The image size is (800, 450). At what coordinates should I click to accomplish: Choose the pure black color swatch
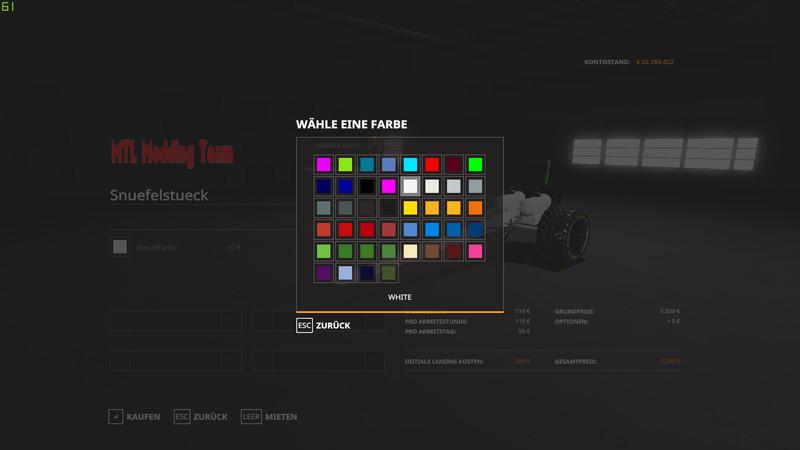point(367,186)
